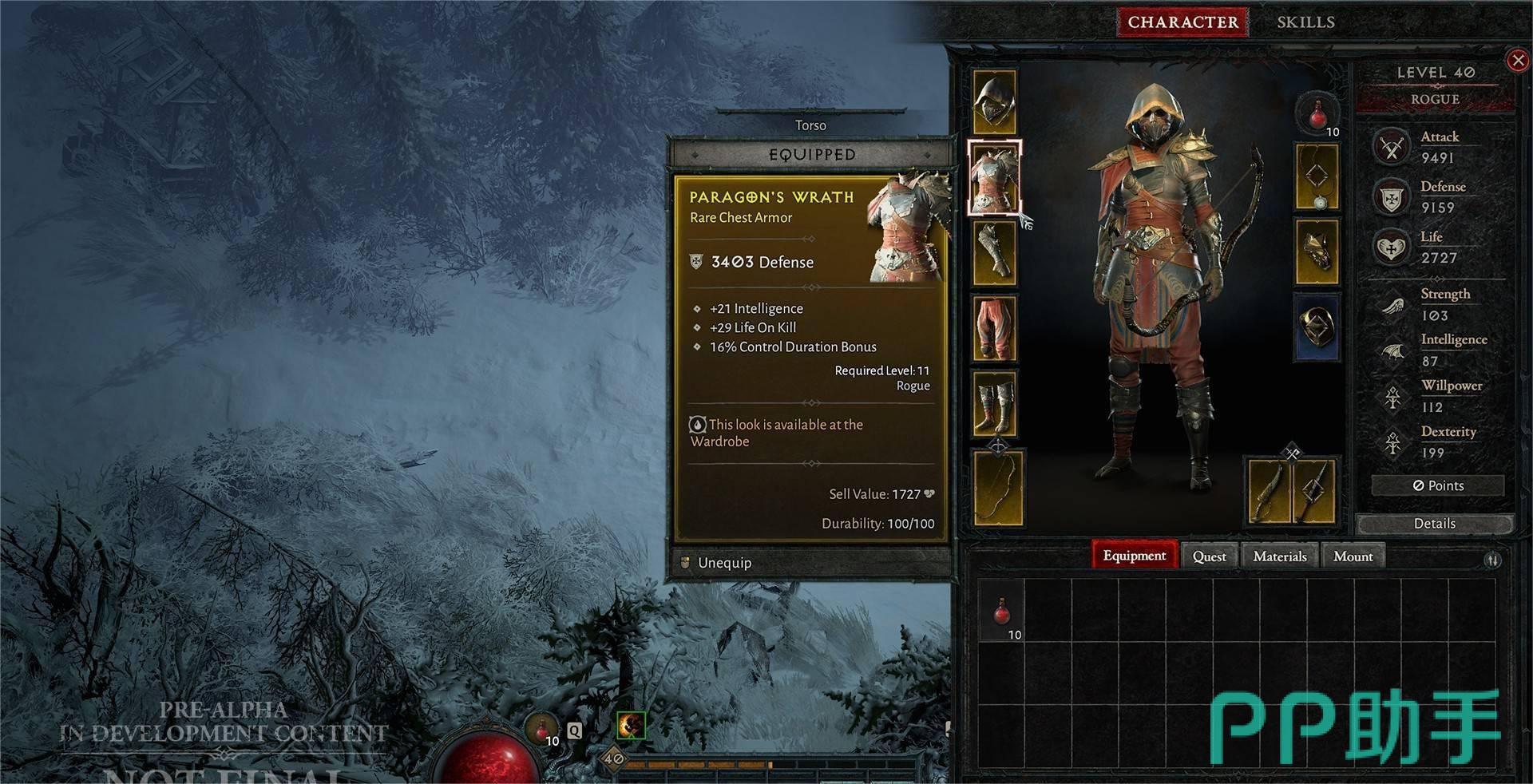Select the amulet equipment slot

pos(1317,177)
